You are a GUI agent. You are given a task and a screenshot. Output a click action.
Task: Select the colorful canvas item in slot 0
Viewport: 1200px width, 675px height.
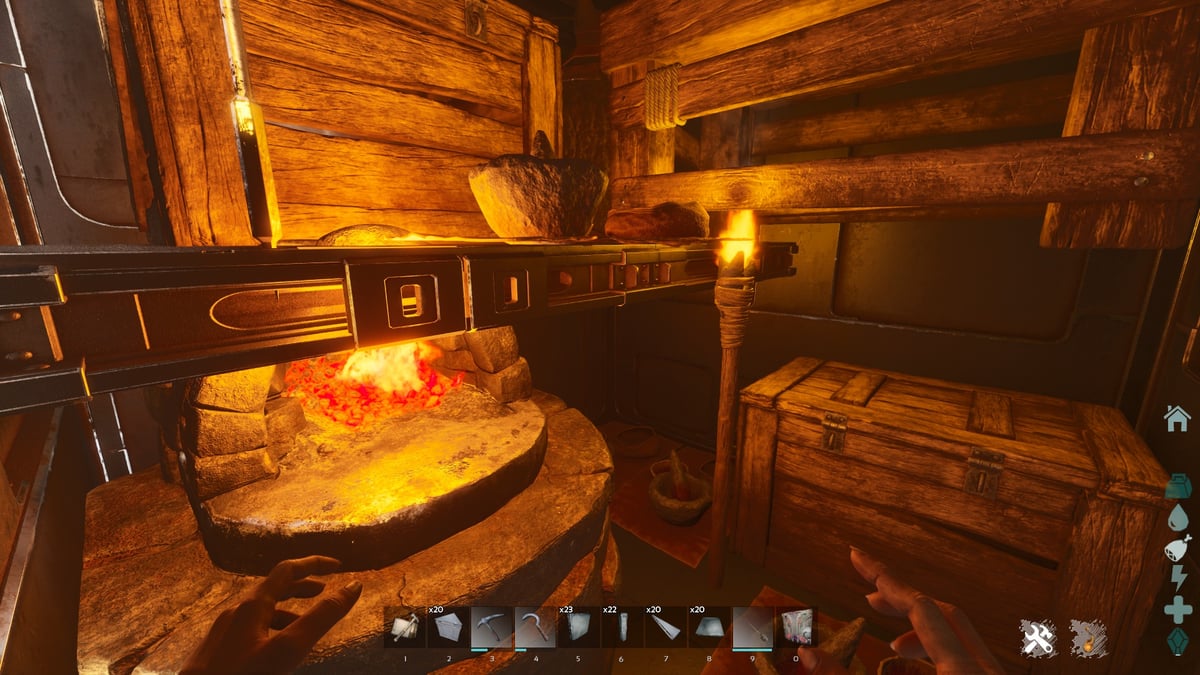(796, 627)
